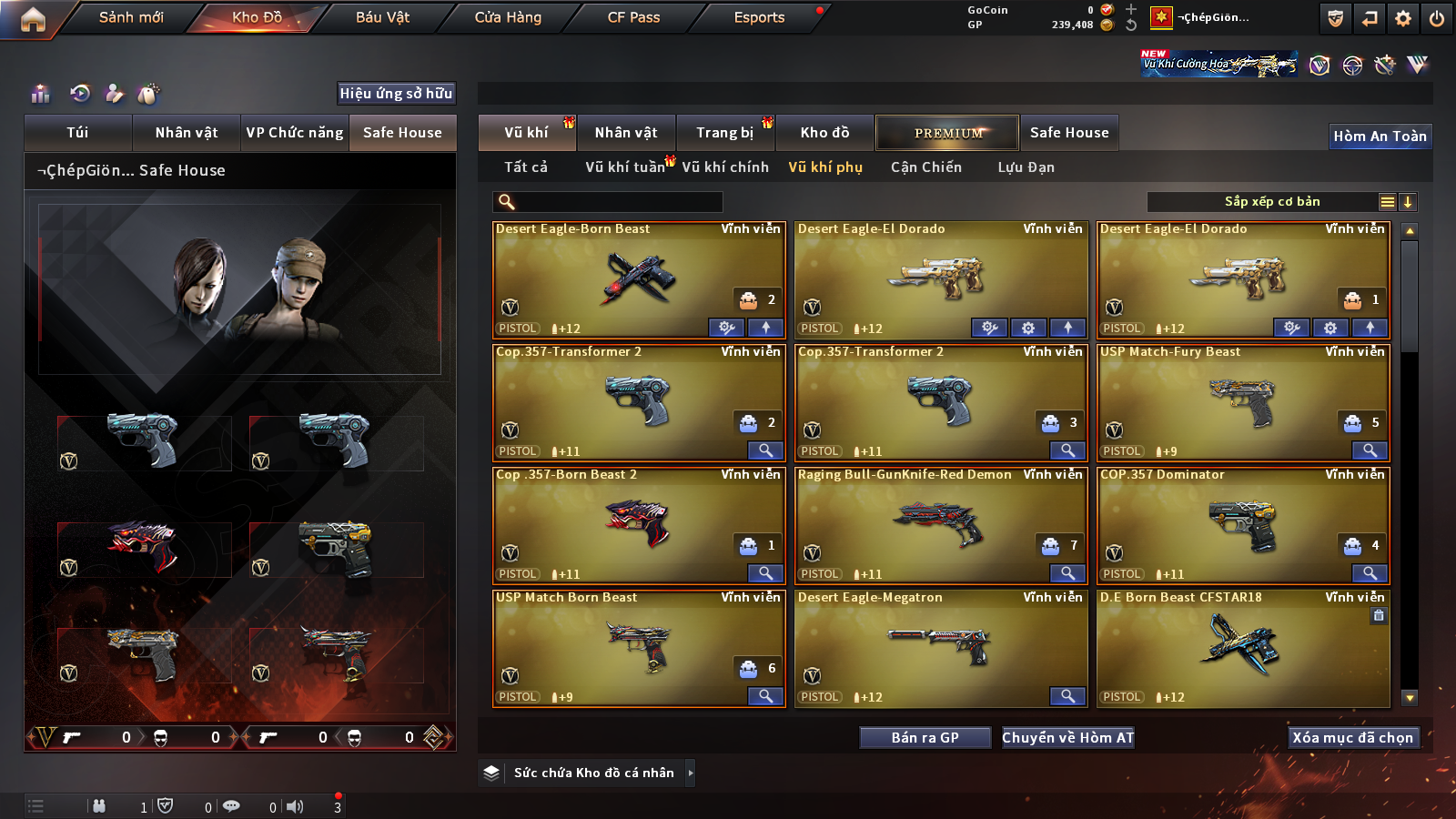Select the Nhân vật tab beside Túi
Viewport: 1456px width, 819px height.
tap(187, 133)
